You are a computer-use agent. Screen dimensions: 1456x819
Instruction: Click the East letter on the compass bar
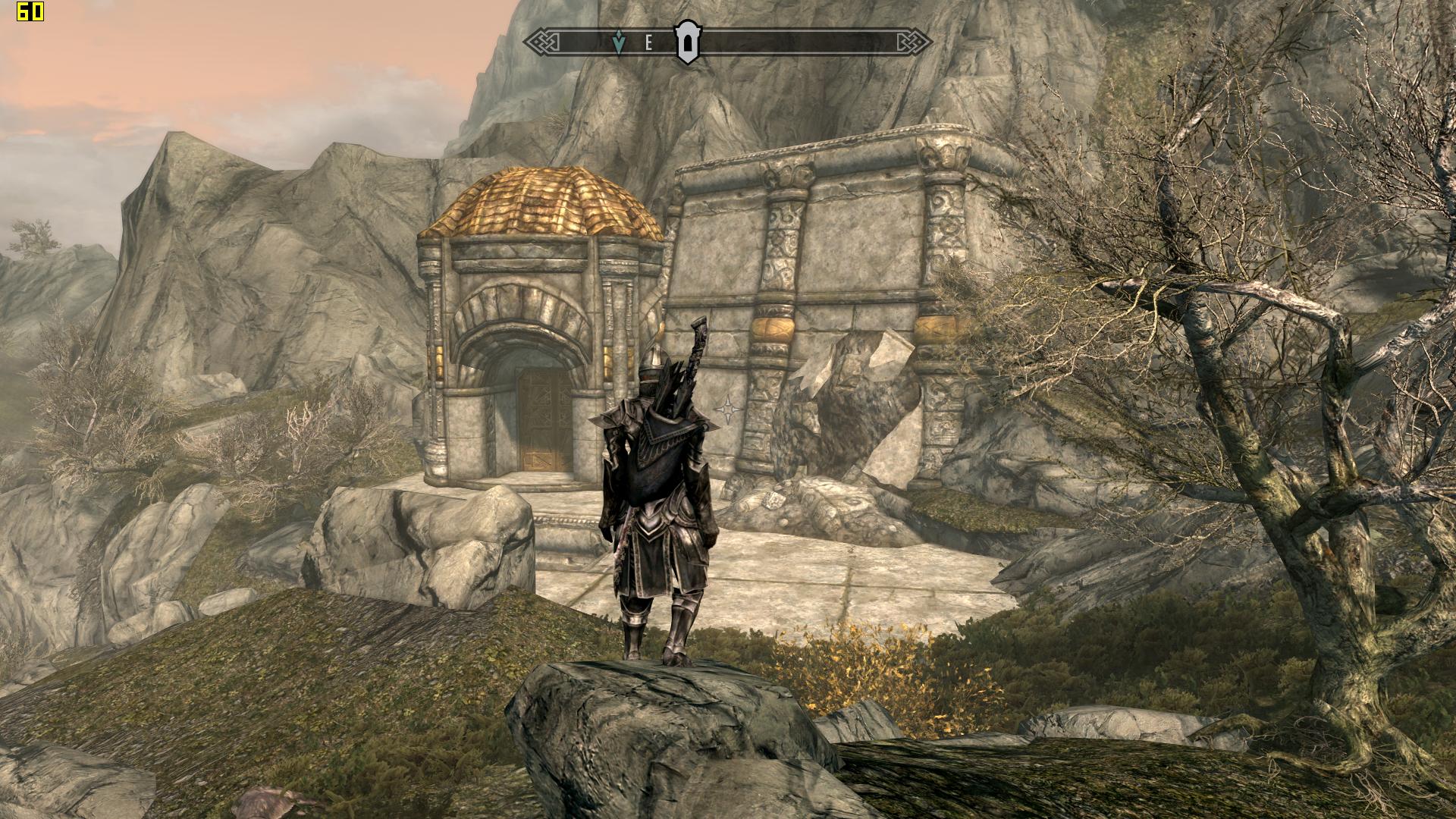click(x=648, y=43)
